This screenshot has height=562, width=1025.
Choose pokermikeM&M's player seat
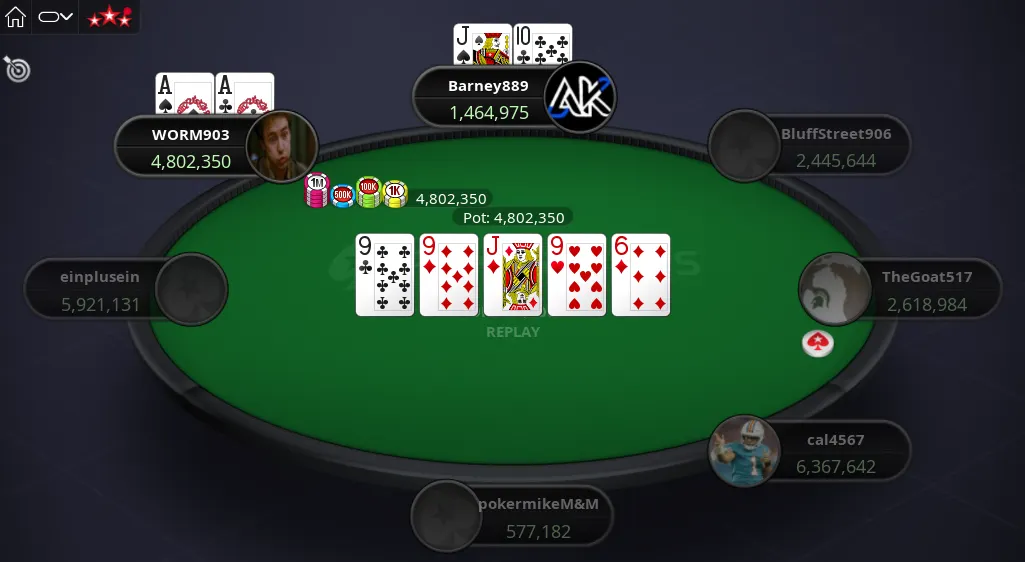(512, 517)
